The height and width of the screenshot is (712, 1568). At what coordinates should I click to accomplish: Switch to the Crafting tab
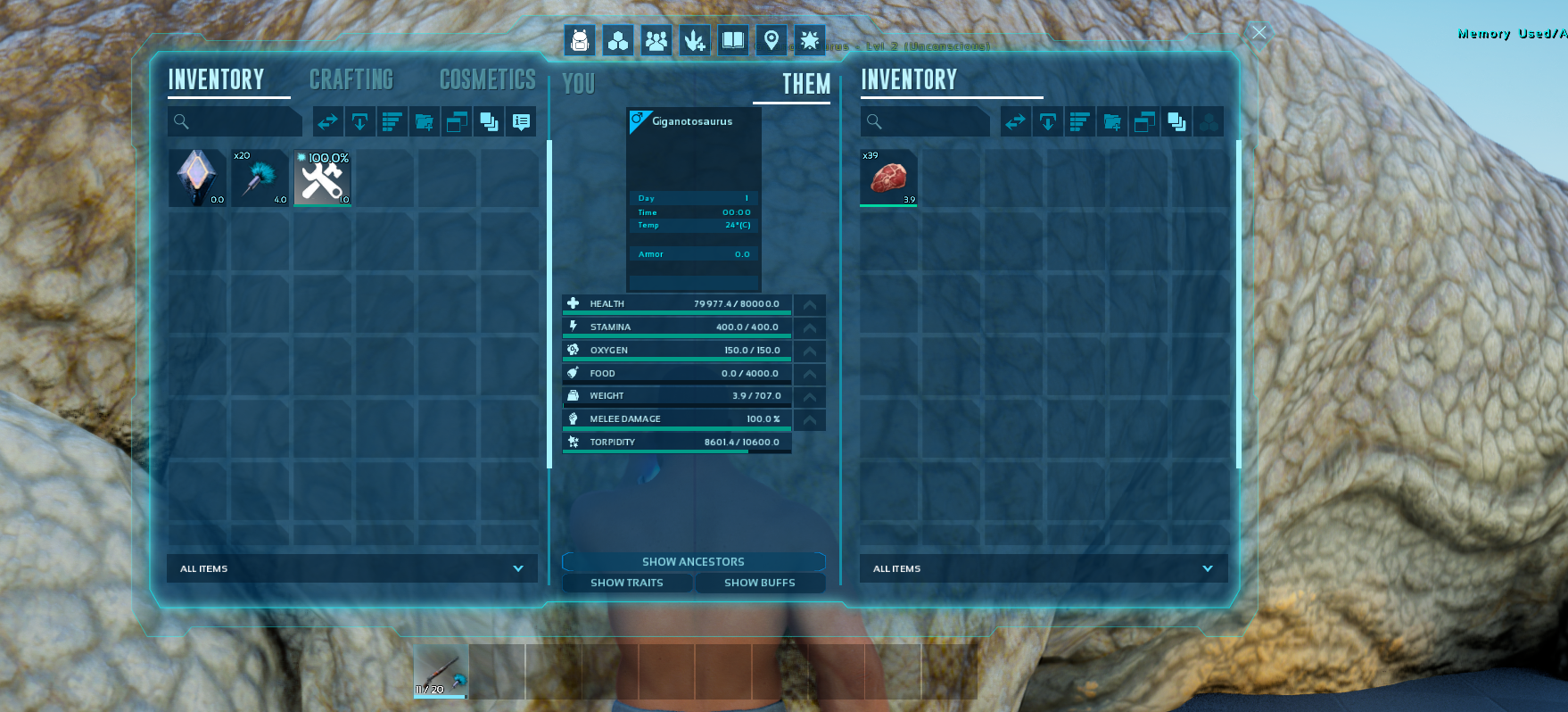pos(351,80)
